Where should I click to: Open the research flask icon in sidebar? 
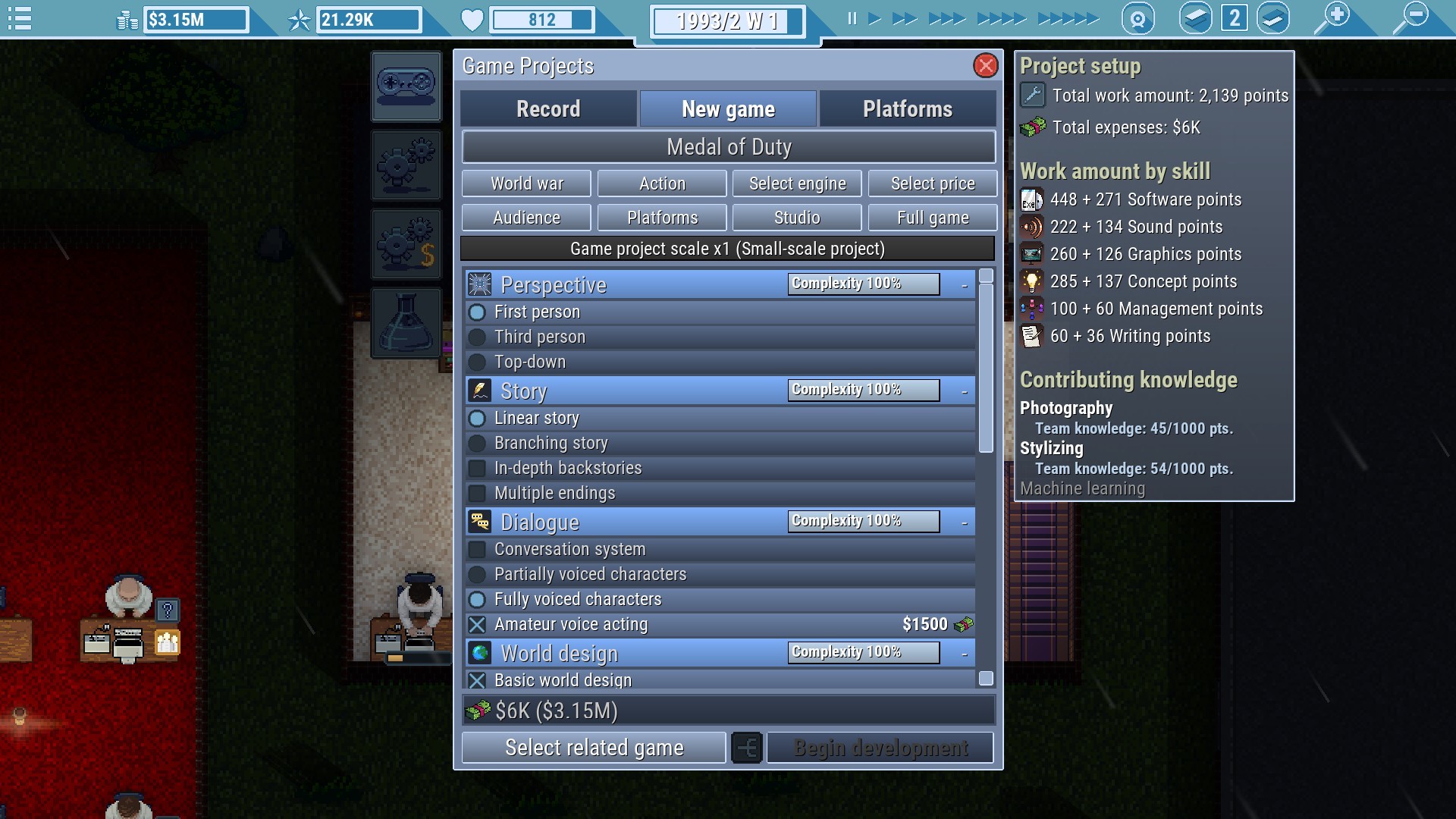tap(406, 322)
